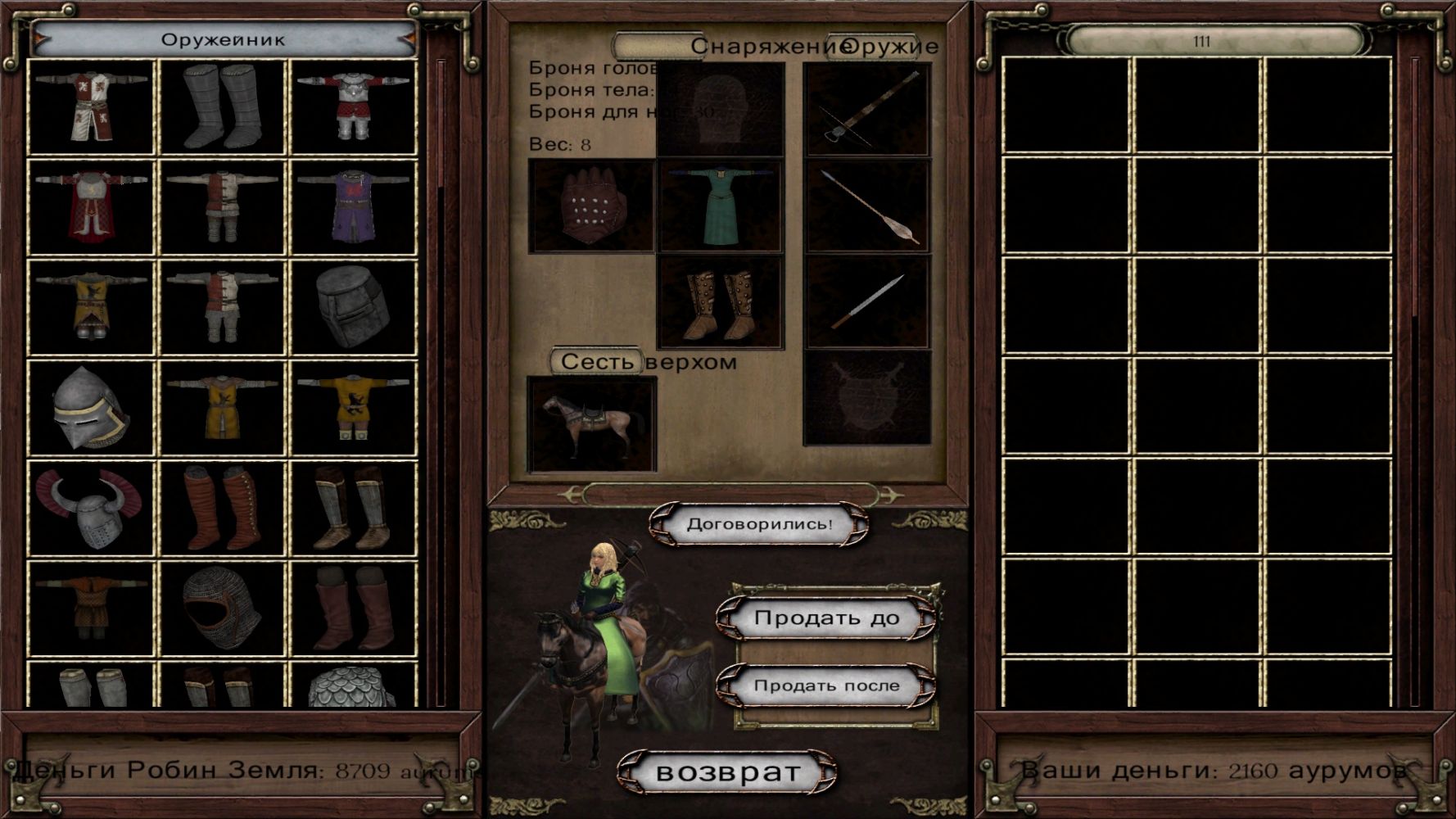This screenshot has width=1456, height=819.
Task: Select the chainmail coif in the shop
Action: (x=222, y=609)
